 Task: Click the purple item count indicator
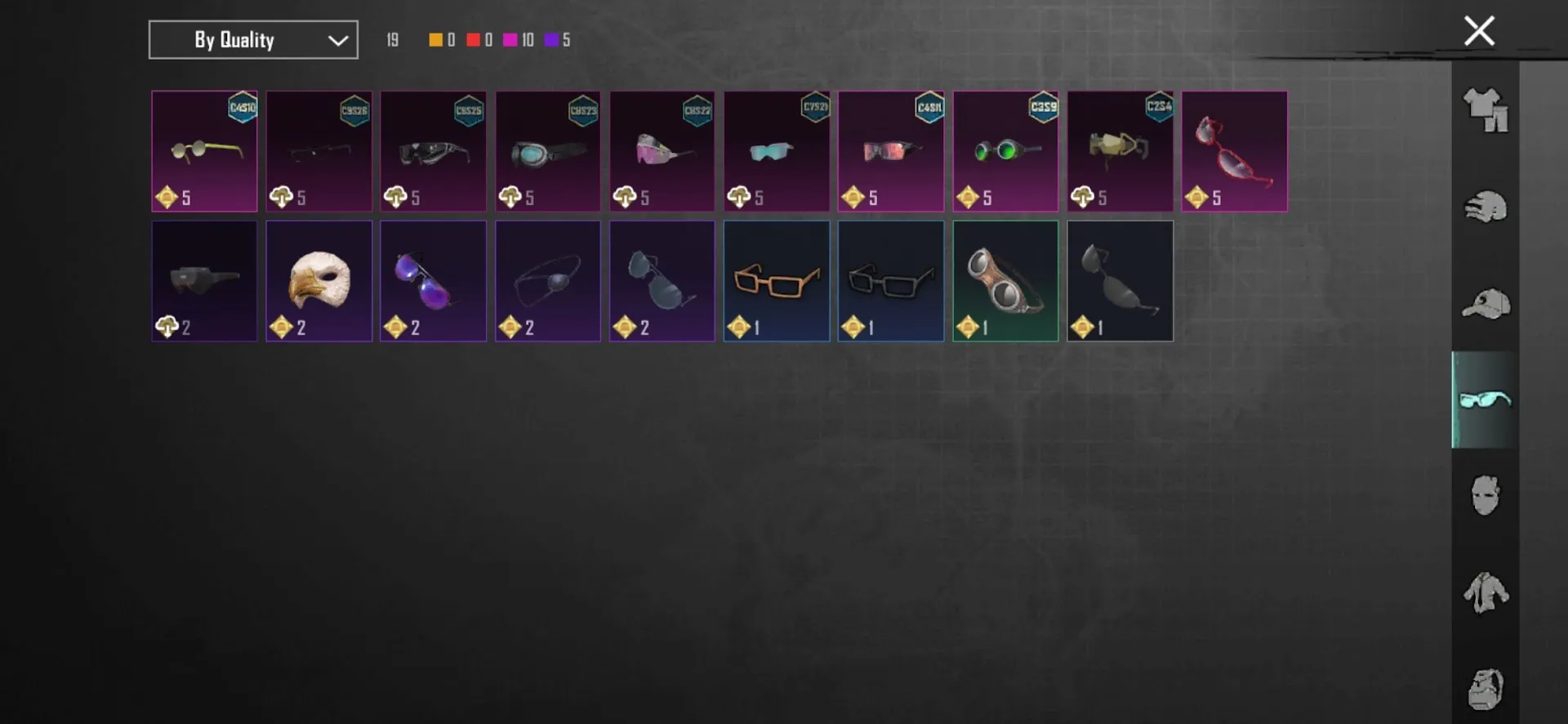558,39
